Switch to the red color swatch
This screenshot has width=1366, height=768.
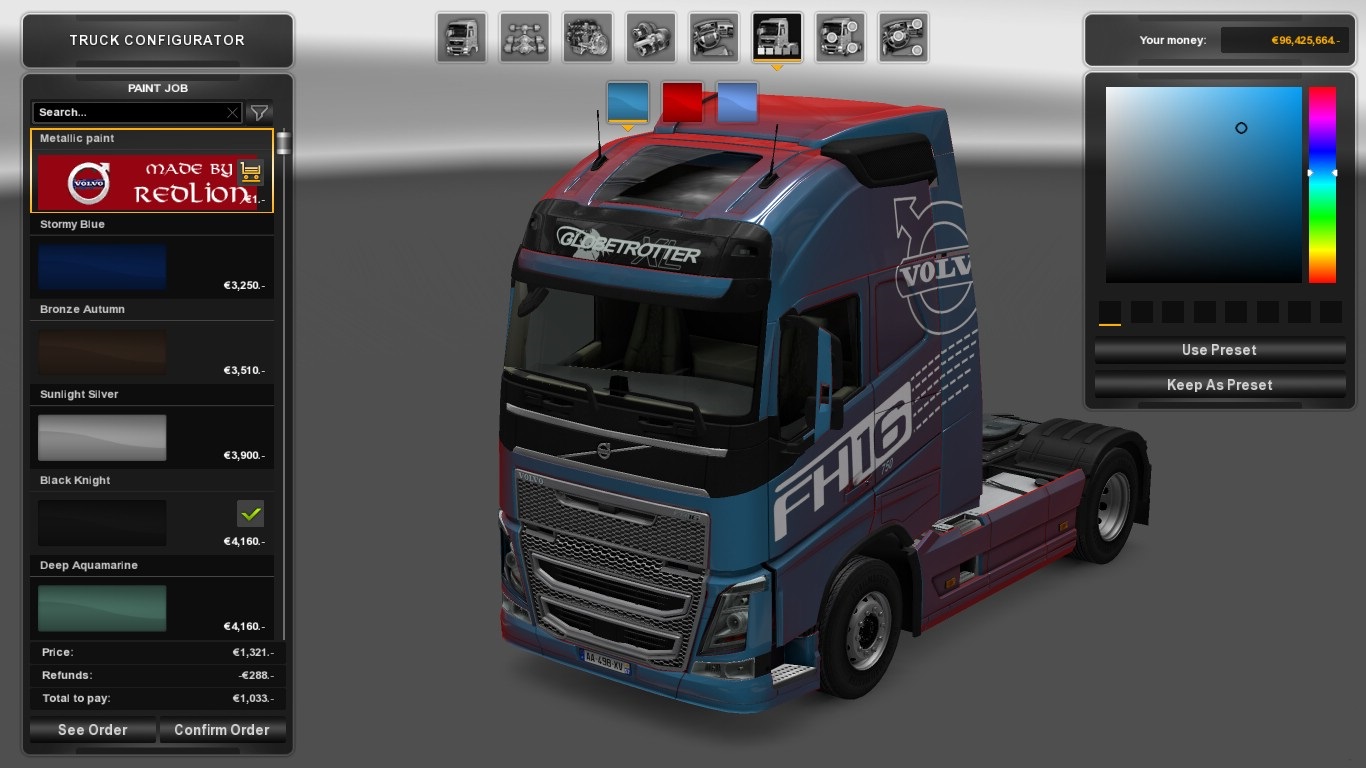(683, 103)
